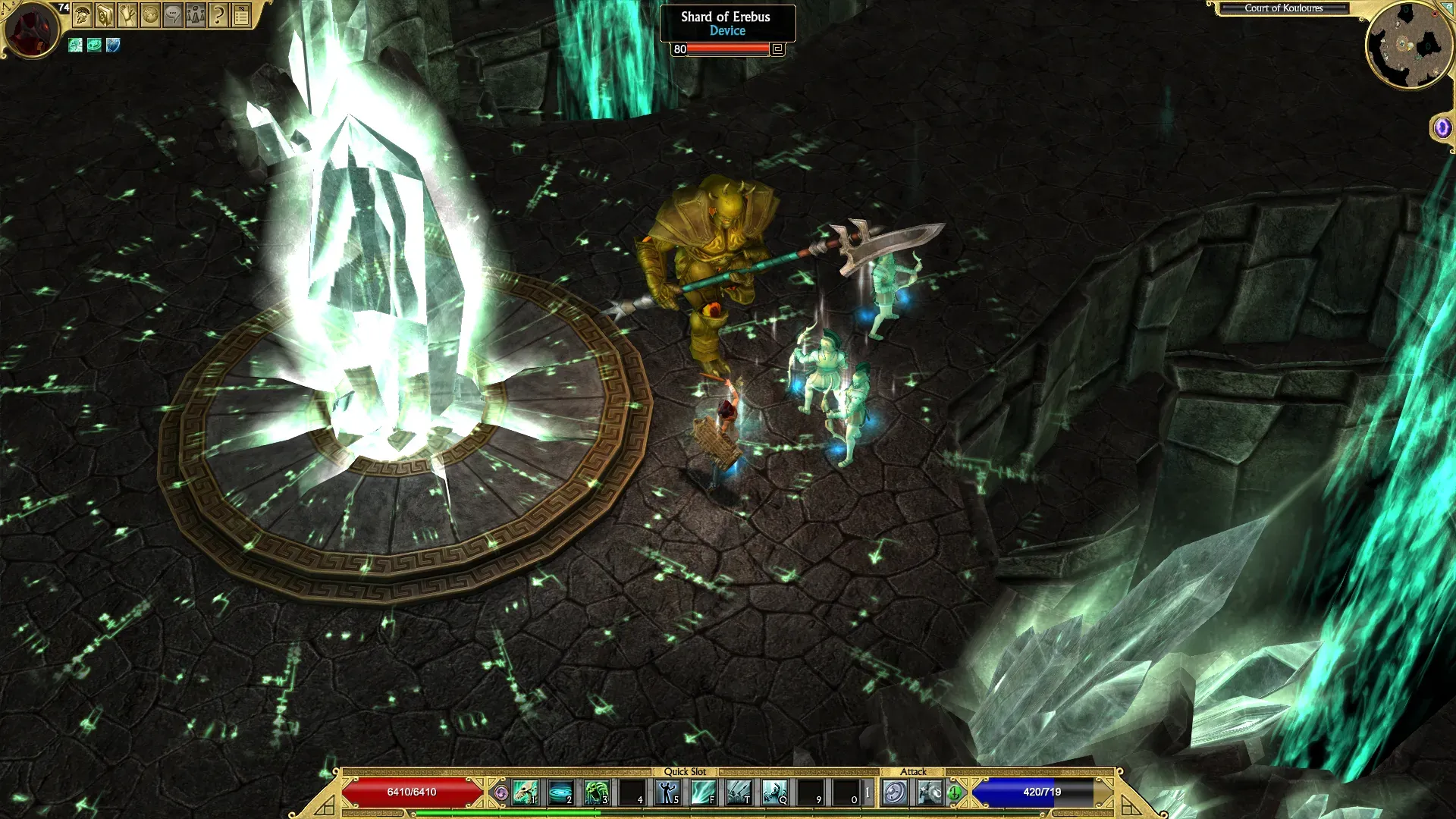This screenshot has width=1456, height=819.
Task: Activate the spears skill on T
Action: (739, 793)
